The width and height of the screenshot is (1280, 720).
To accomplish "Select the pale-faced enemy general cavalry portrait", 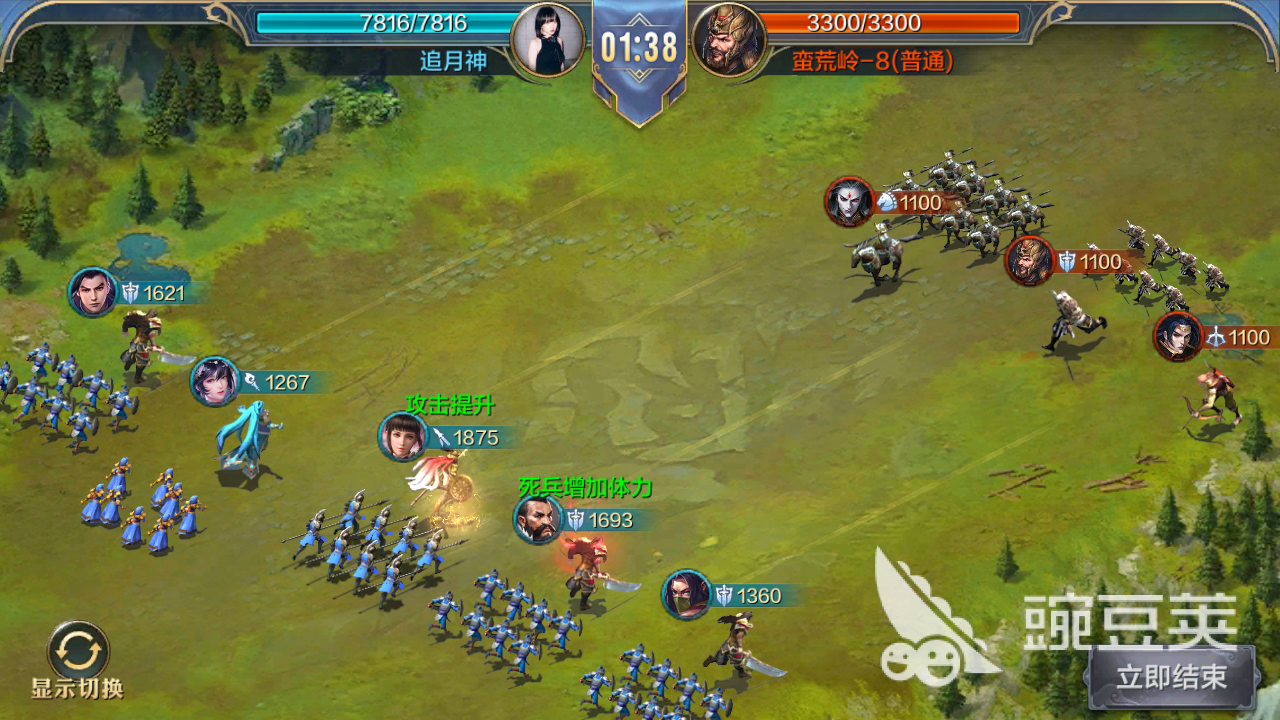I will tap(850, 202).
